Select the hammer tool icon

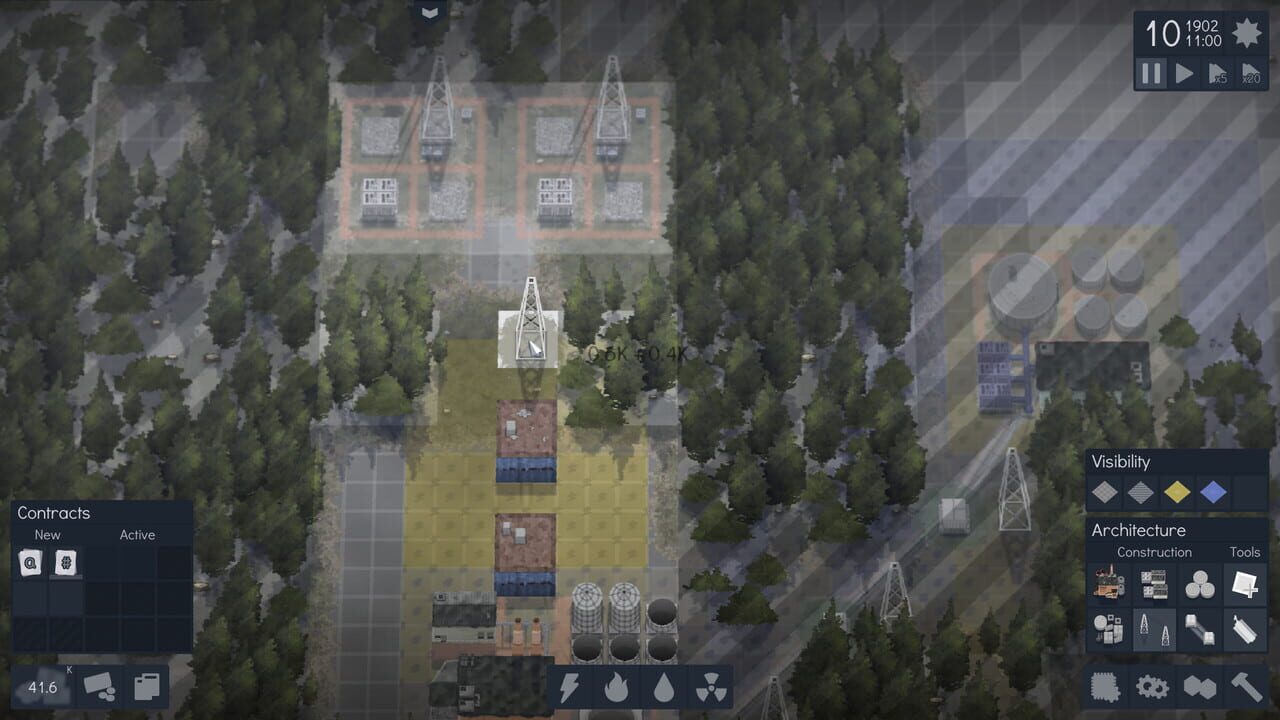pyautogui.click(x=1247, y=688)
